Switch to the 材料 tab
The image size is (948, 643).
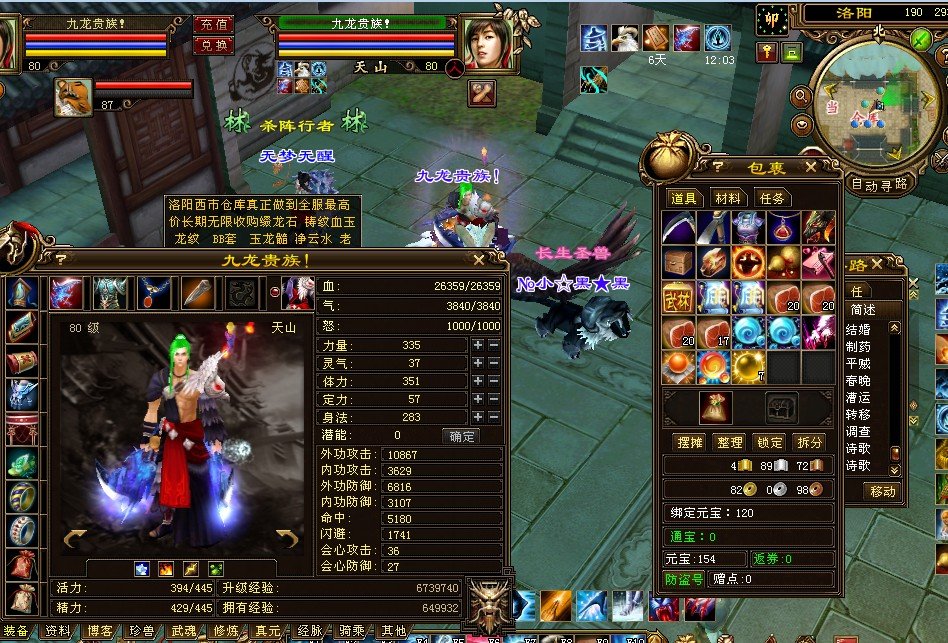(728, 198)
